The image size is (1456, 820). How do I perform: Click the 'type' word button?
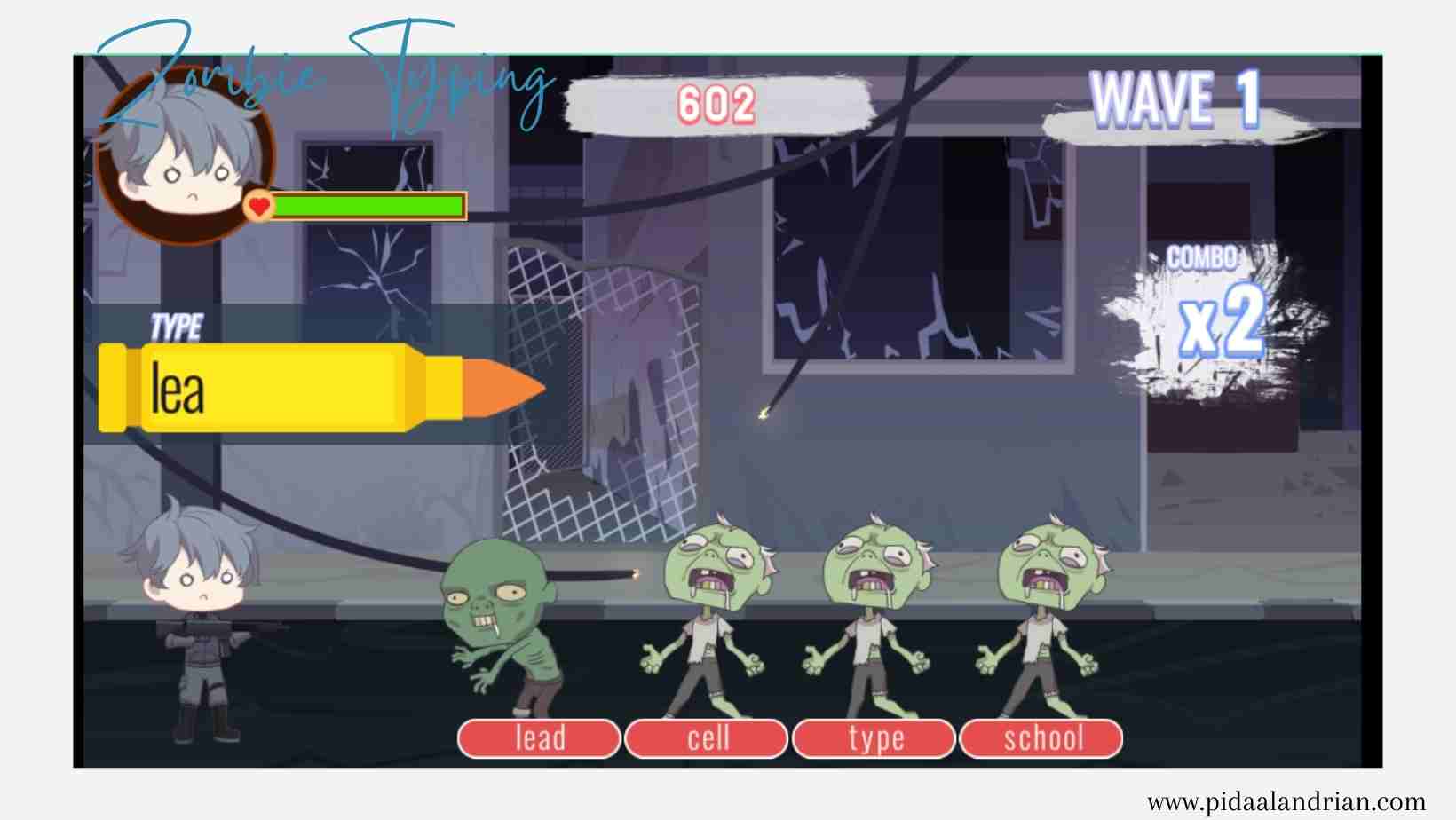click(x=874, y=737)
